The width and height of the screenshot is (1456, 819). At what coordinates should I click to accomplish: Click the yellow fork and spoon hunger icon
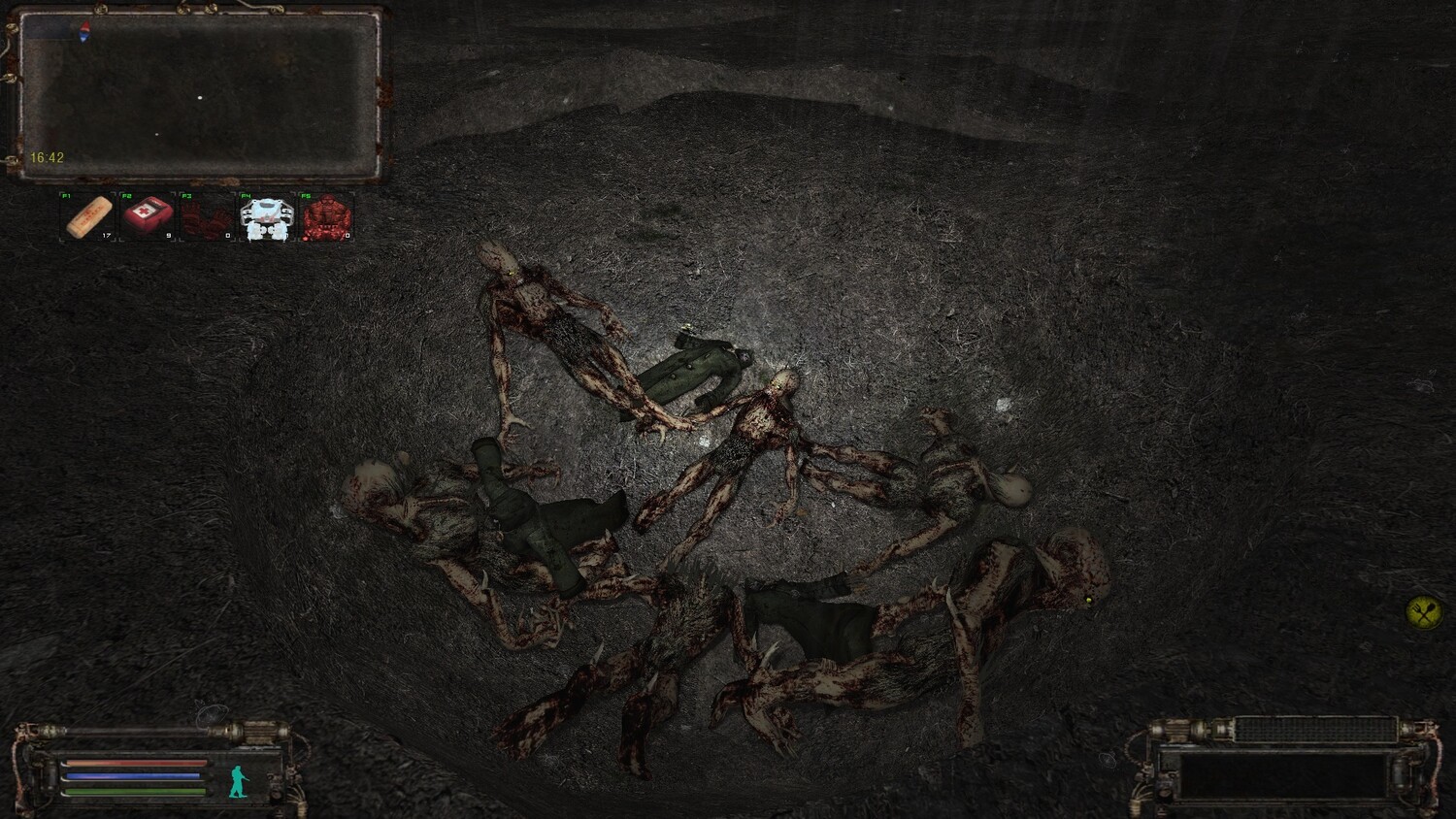(1423, 612)
